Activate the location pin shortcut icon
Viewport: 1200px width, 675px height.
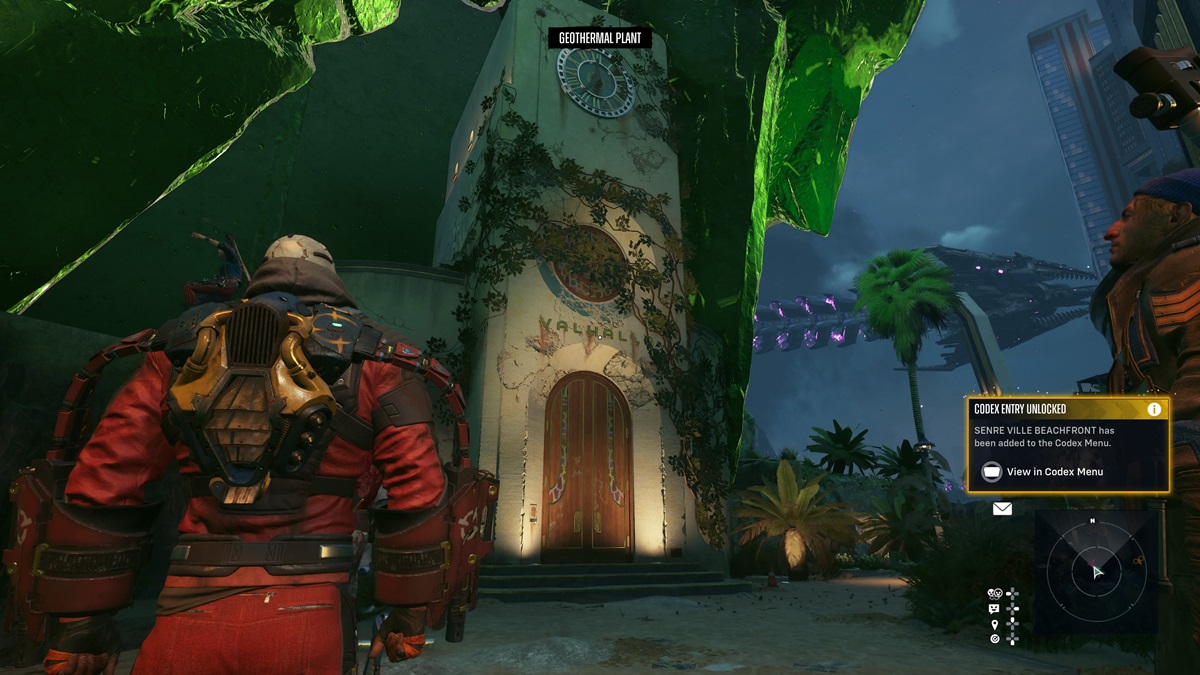coord(995,623)
